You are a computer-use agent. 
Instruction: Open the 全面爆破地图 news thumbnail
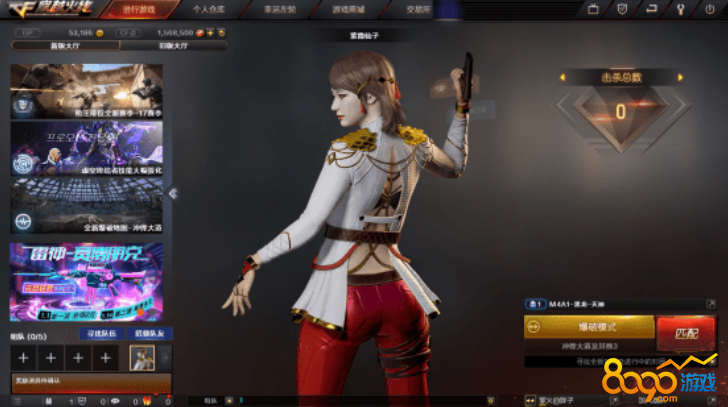click(86, 207)
